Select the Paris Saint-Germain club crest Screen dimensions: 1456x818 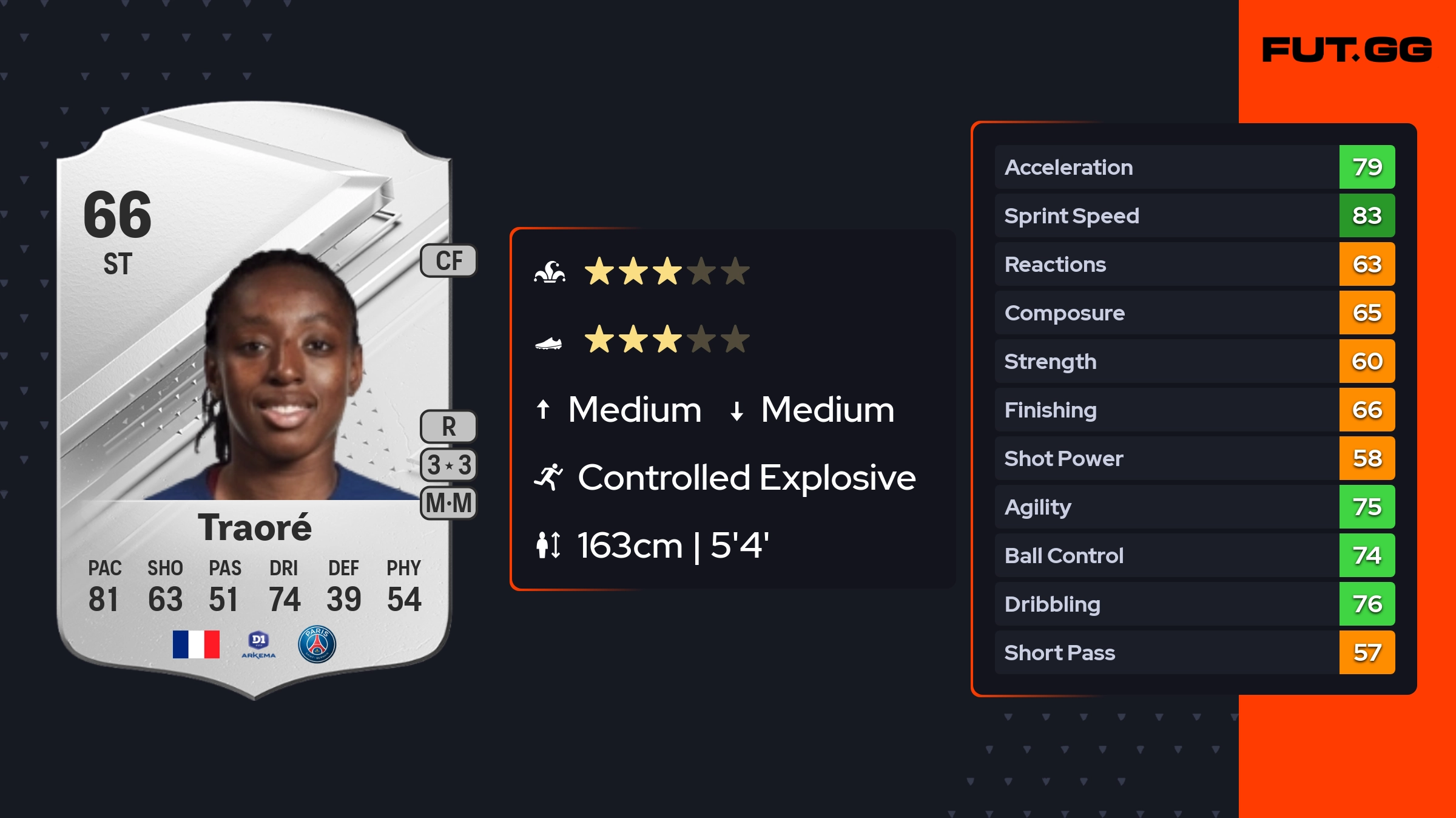pos(317,644)
